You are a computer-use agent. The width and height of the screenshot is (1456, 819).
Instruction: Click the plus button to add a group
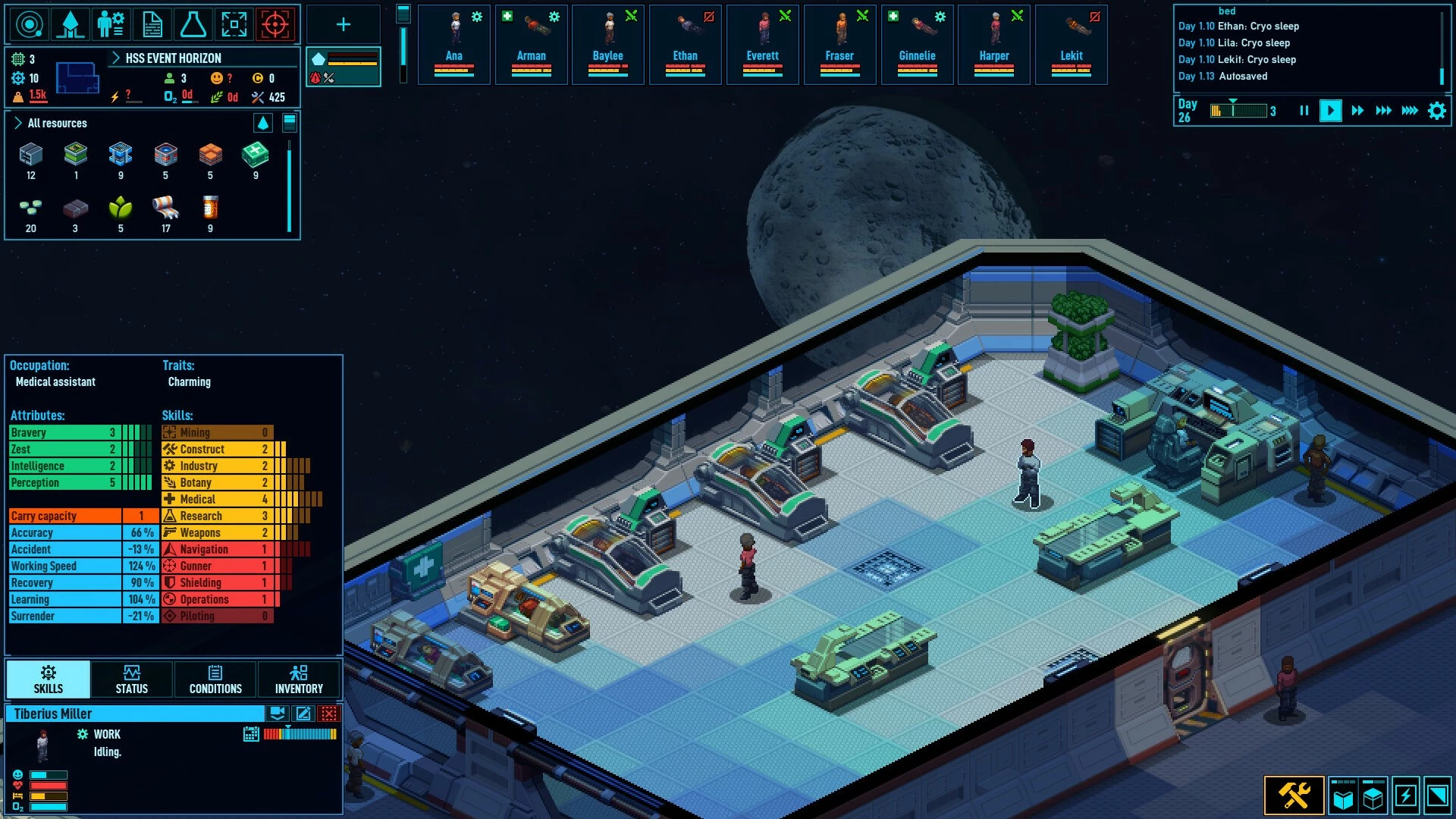(x=344, y=24)
